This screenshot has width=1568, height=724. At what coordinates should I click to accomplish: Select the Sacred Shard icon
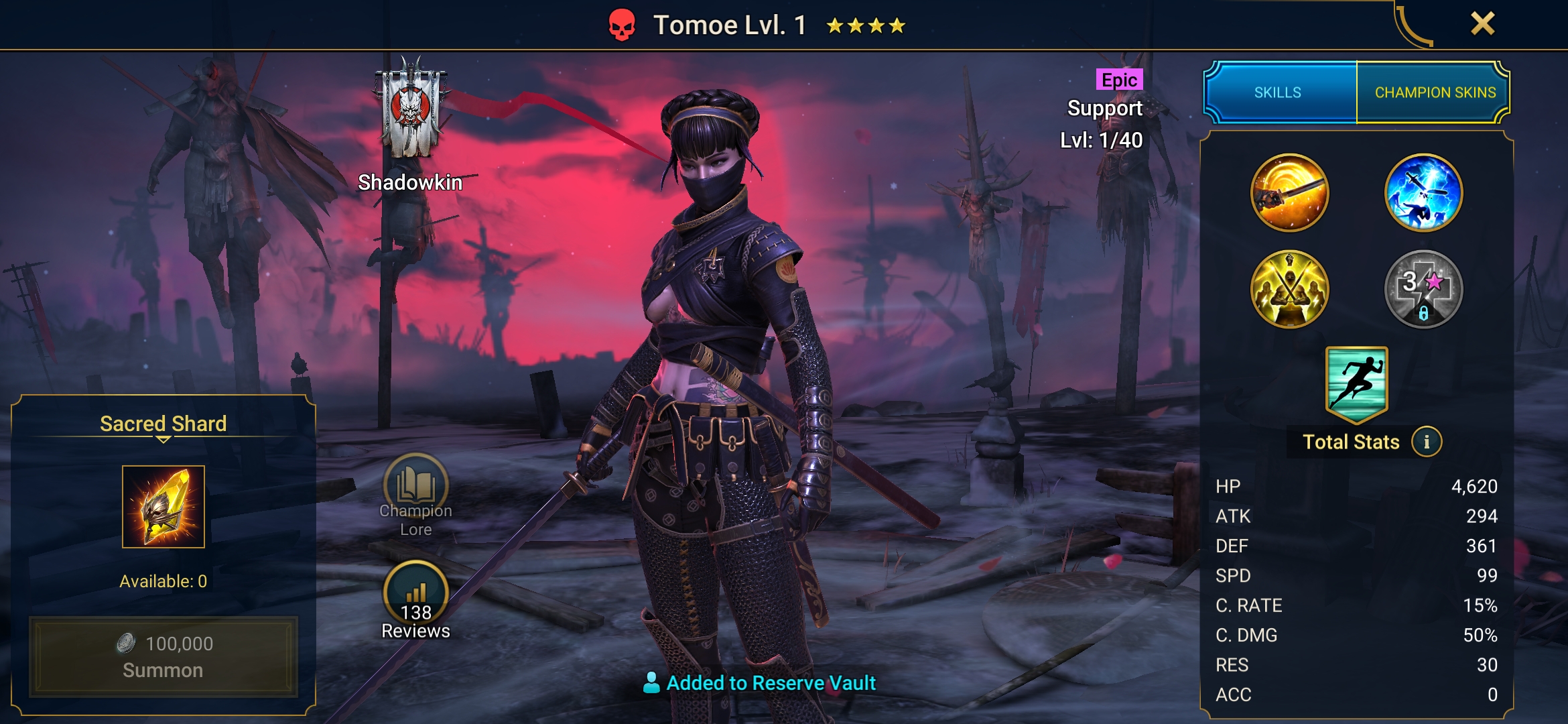[163, 507]
